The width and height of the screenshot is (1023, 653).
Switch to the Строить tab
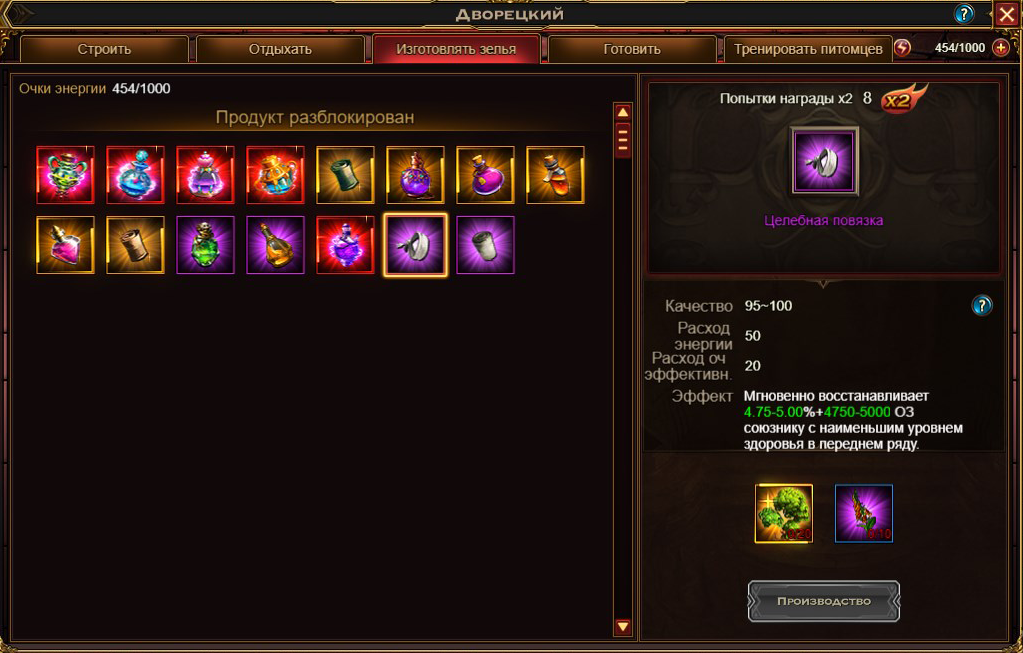click(x=104, y=49)
